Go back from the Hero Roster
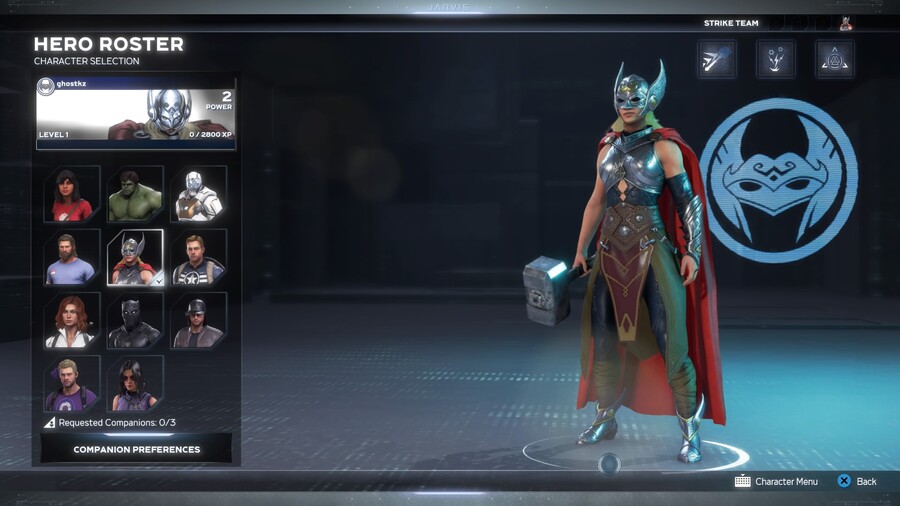This screenshot has width=900, height=506. [x=857, y=481]
